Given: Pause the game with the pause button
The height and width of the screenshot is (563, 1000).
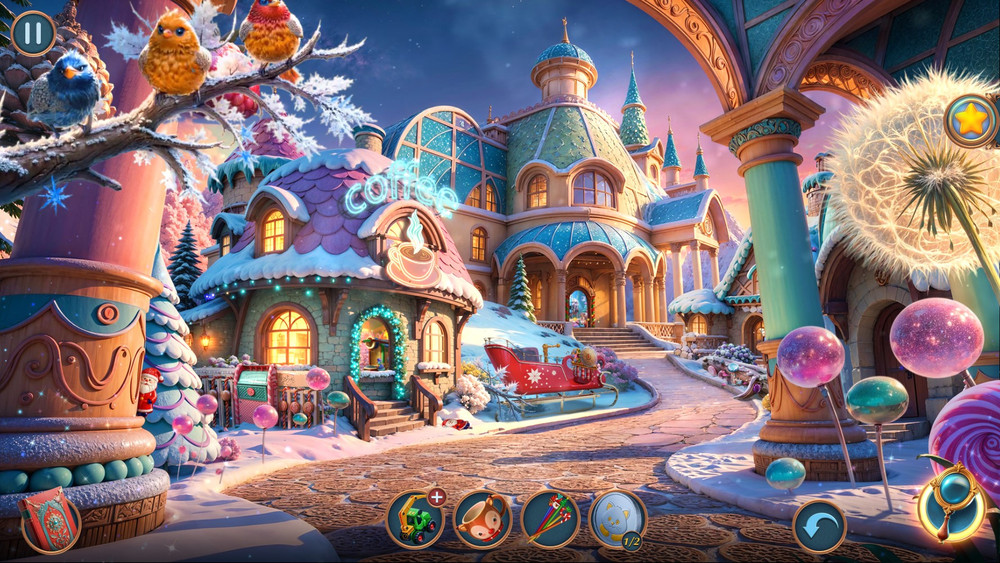Looking at the screenshot, I should (33, 32).
